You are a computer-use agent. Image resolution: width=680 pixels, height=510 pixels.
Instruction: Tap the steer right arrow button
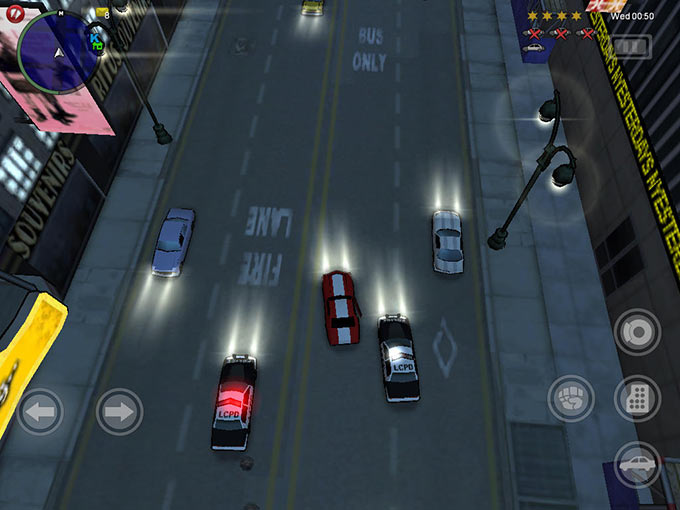[x=119, y=411]
